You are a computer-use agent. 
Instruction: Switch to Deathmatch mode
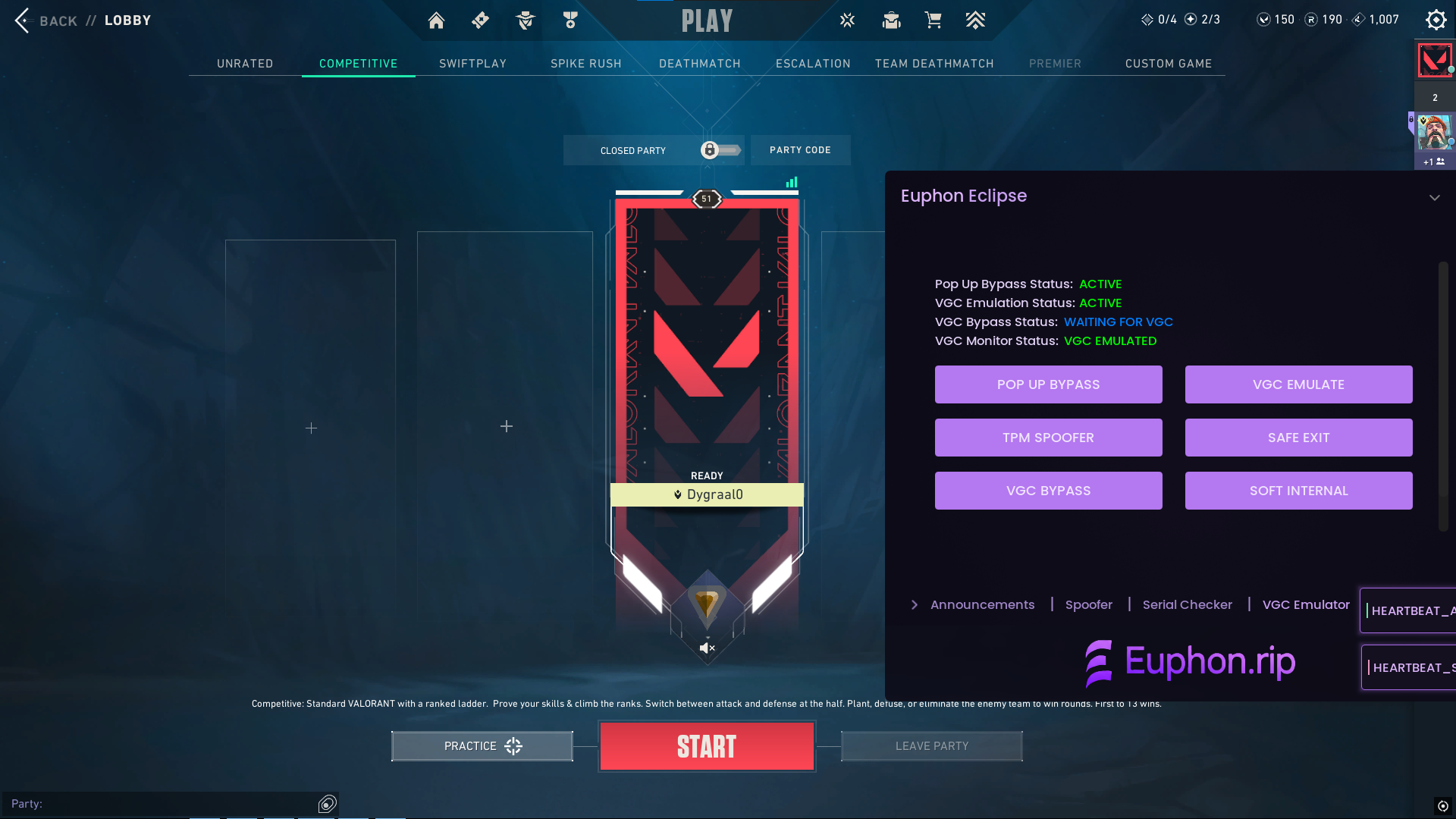(x=699, y=64)
